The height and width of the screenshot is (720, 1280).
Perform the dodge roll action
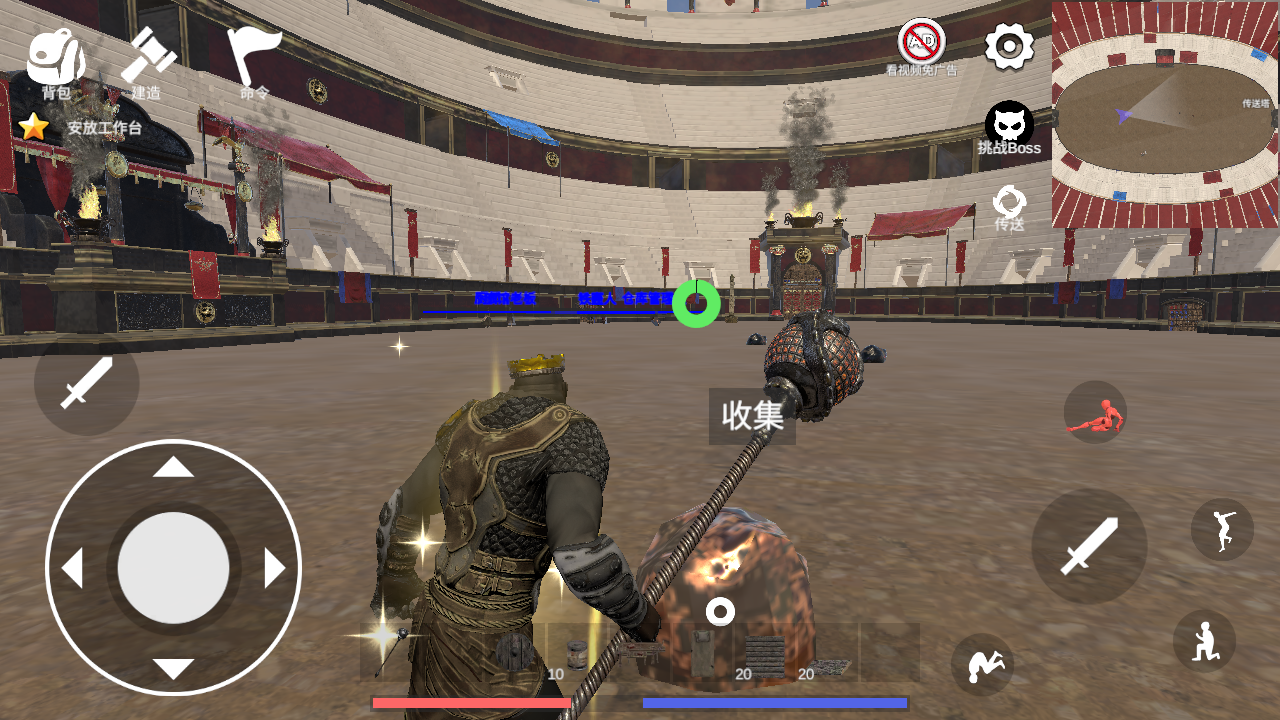982,664
